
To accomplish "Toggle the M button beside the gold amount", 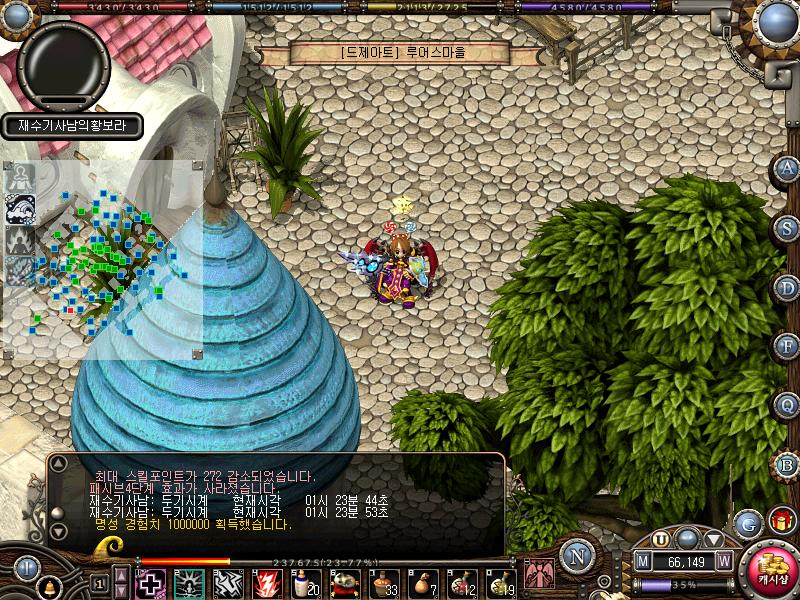I will (x=643, y=562).
